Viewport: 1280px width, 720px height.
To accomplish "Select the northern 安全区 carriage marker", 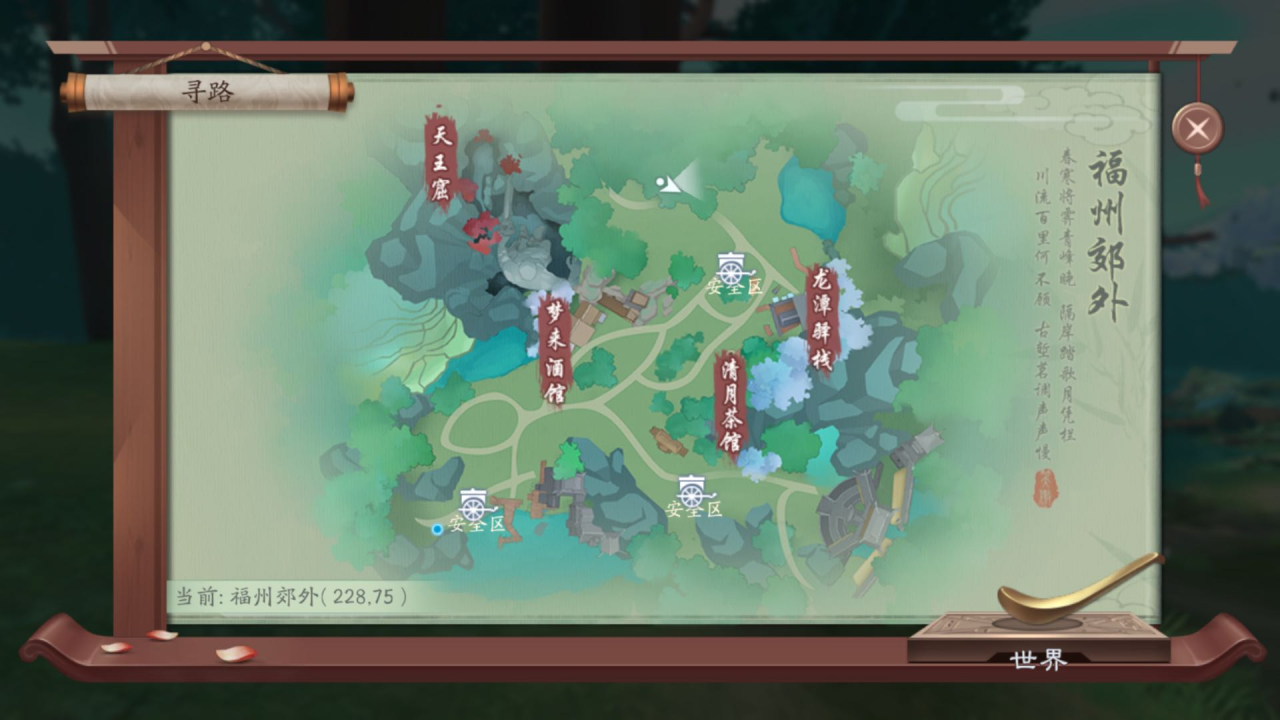I will (x=732, y=272).
